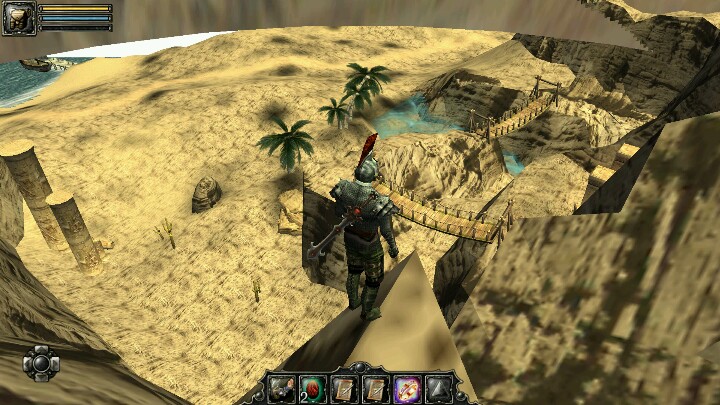This screenshot has height=405, width=720.
Task: Activate the purple glowing spell icon
Action: (407, 389)
